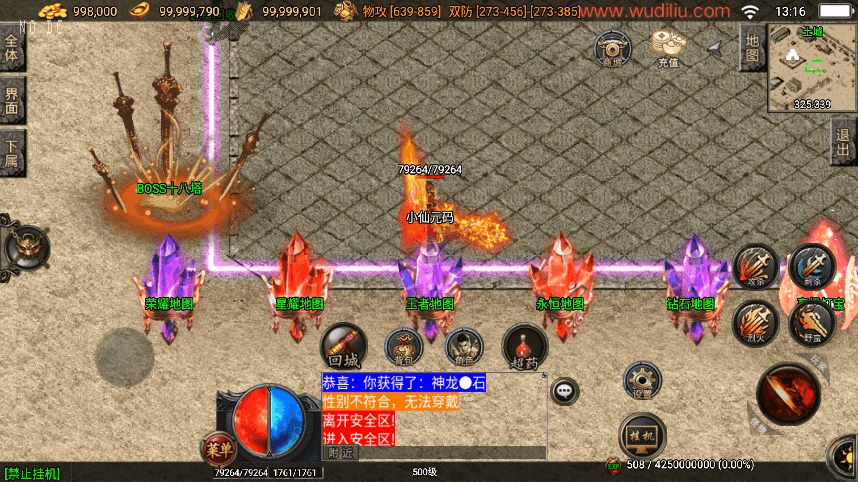Open the chat speech bubble button
Image resolution: width=858 pixels, height=482 pixels.
coord(566,390)
